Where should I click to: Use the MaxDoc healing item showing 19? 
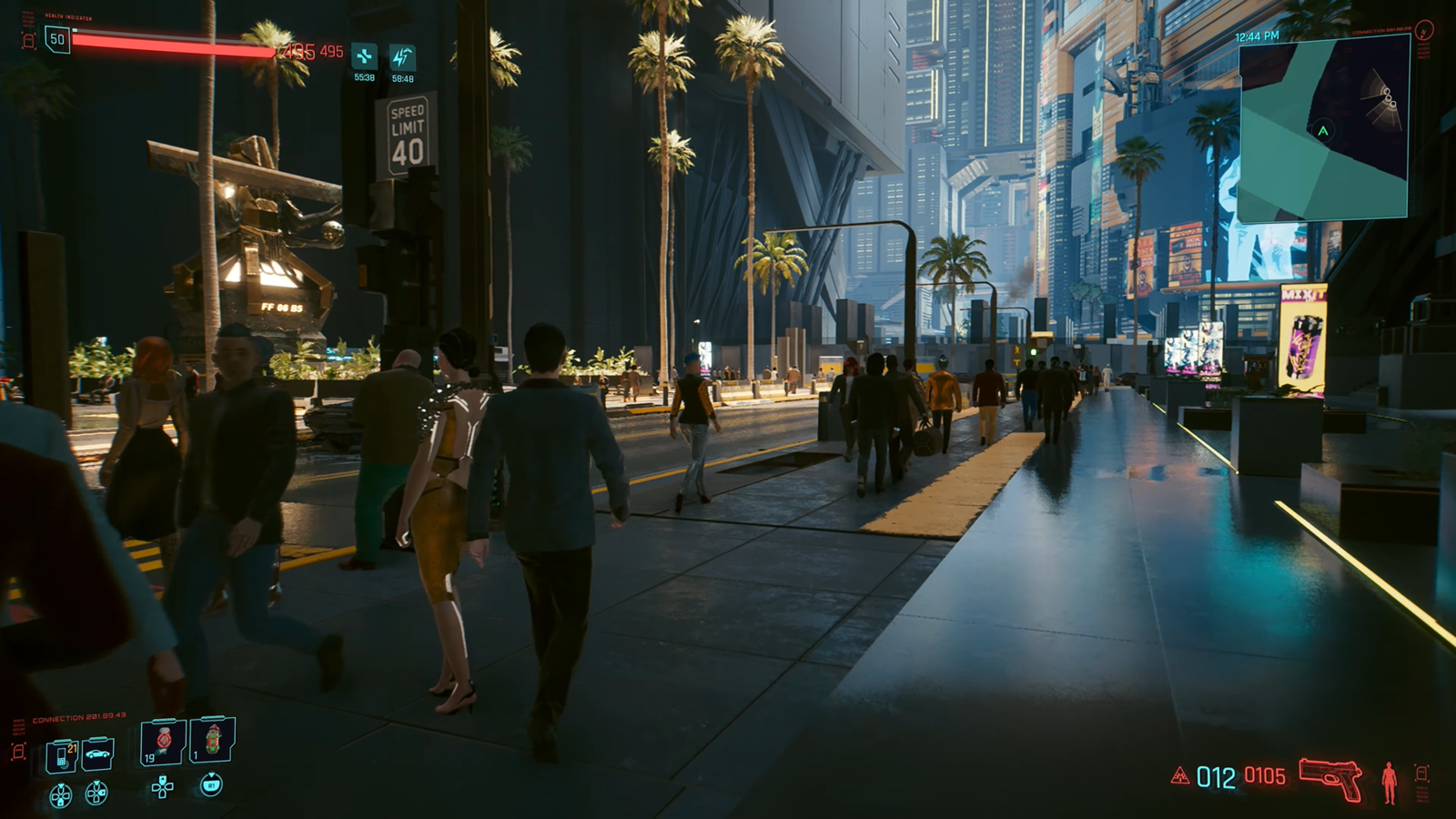click(x=163, y=741)
